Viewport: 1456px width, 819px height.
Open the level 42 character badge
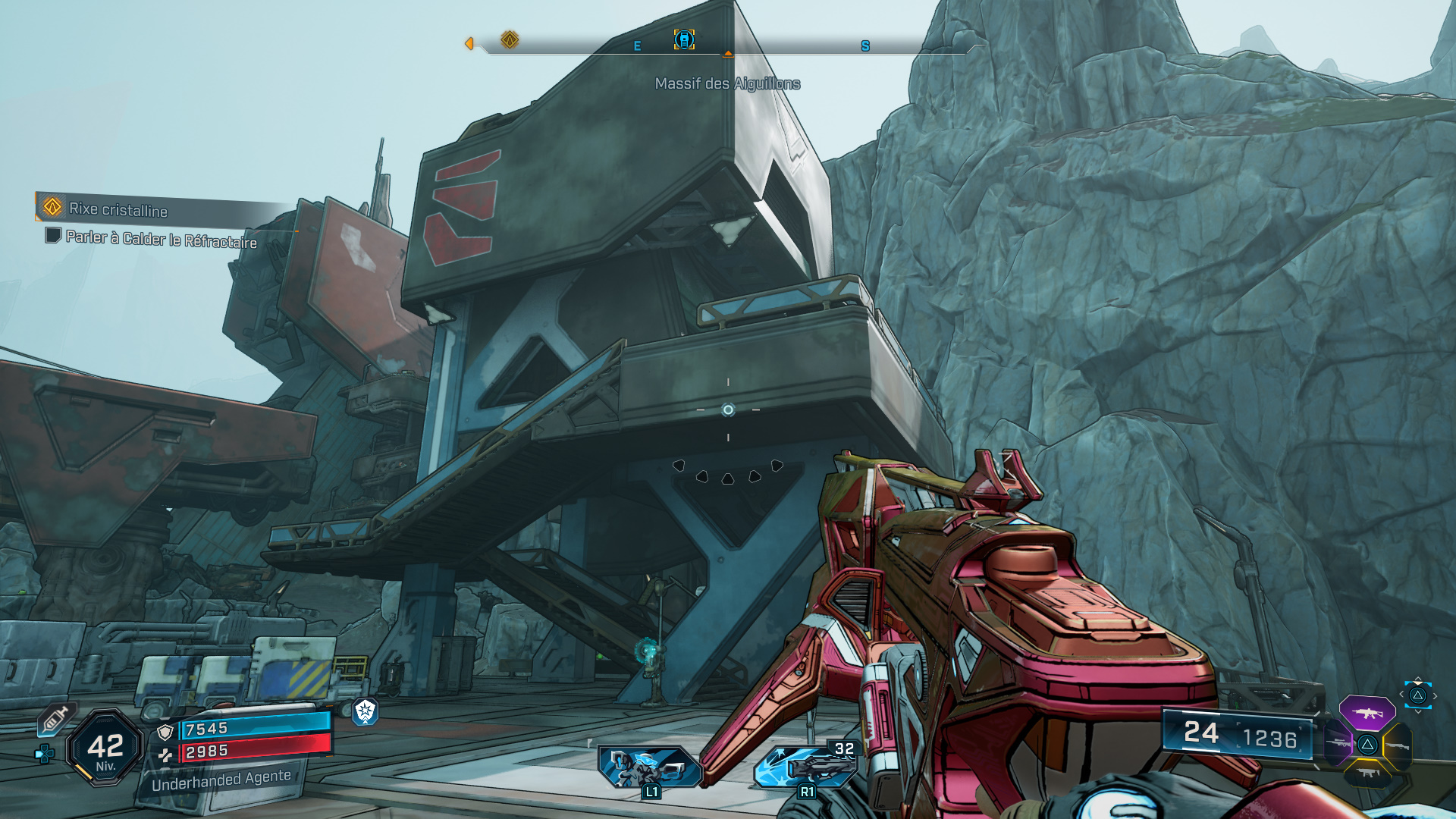[105, 748]
